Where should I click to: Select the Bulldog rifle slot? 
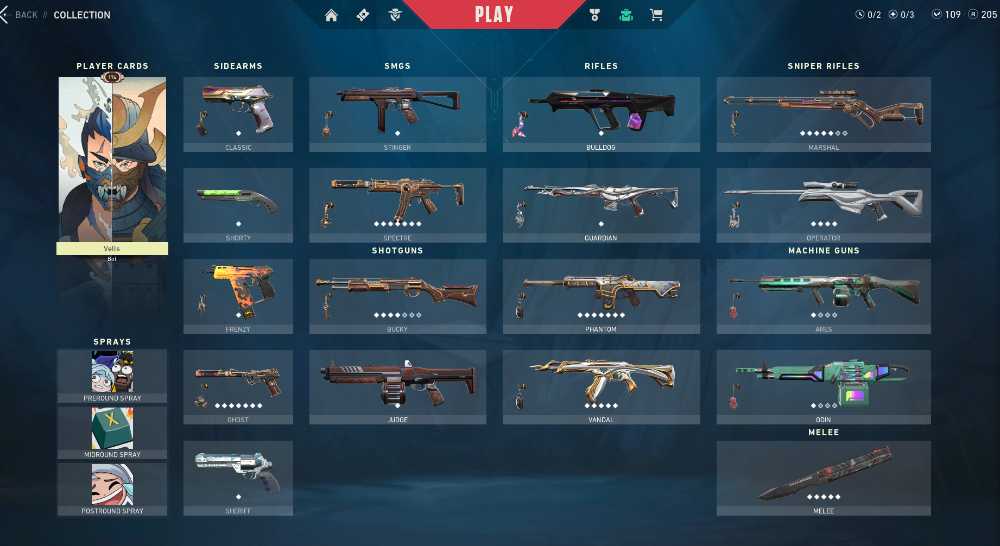click(x=601, y=114)
